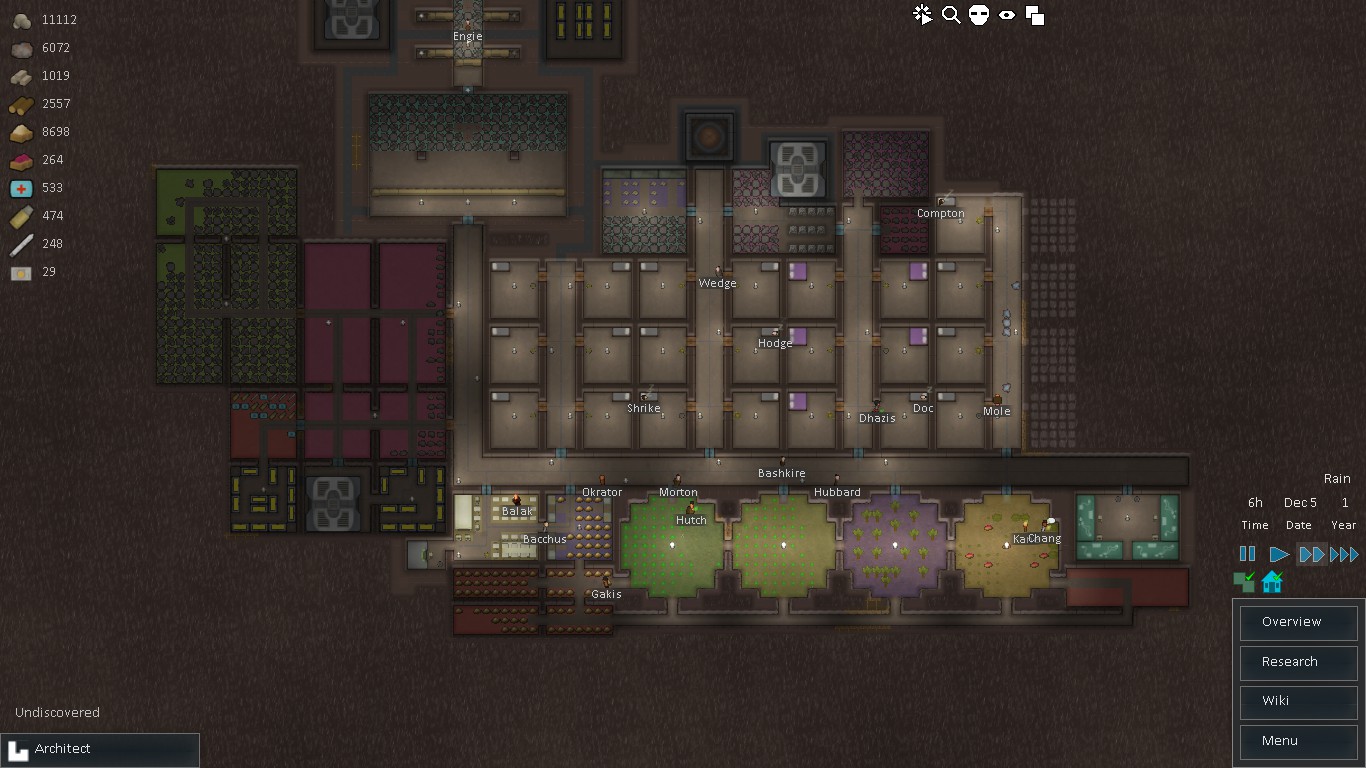This screenshot has width=1366, height=768.
Task: Toggle the green terrain checkmark icon
Action: tap(1244, 581)
